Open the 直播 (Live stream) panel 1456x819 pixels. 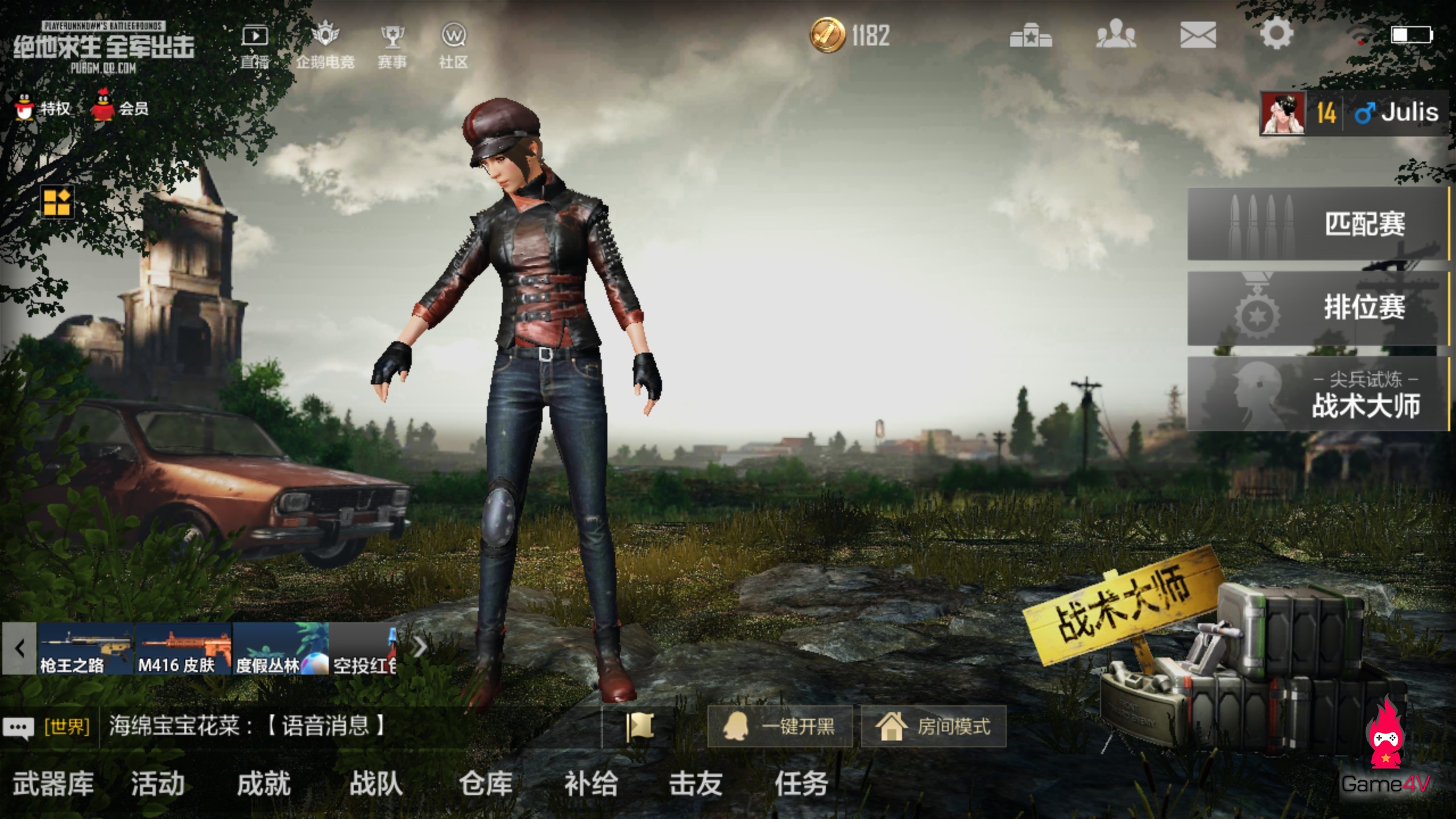tap(256, 43)
